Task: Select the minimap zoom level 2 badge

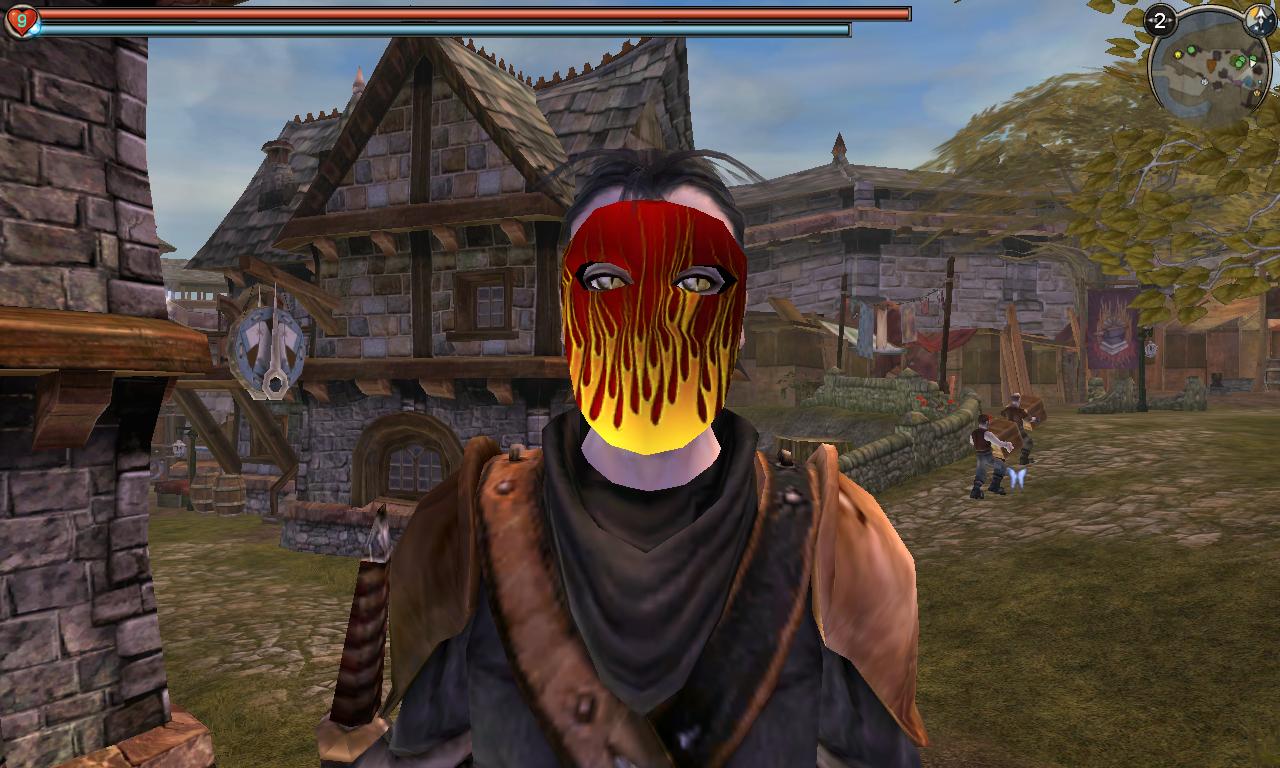Action: click(x=1160, y=21)
